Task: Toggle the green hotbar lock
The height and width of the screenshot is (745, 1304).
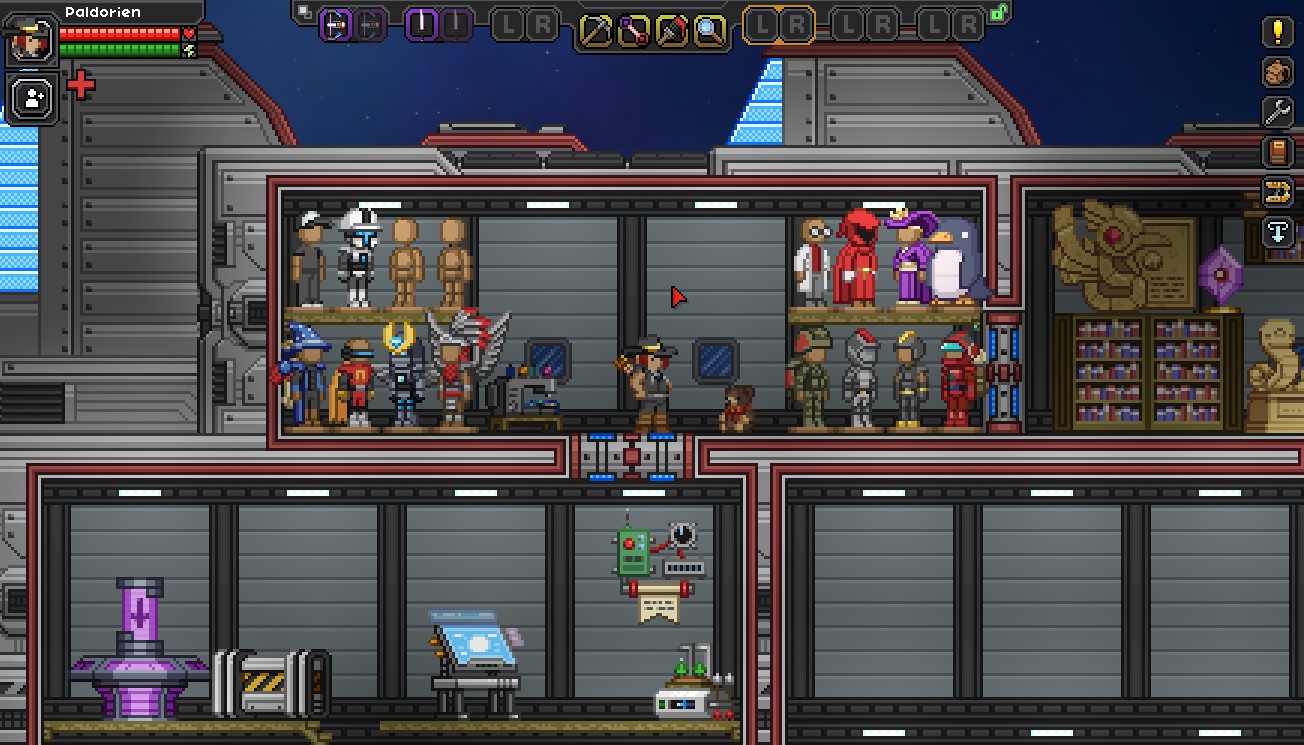Action: tap(998, 13)
